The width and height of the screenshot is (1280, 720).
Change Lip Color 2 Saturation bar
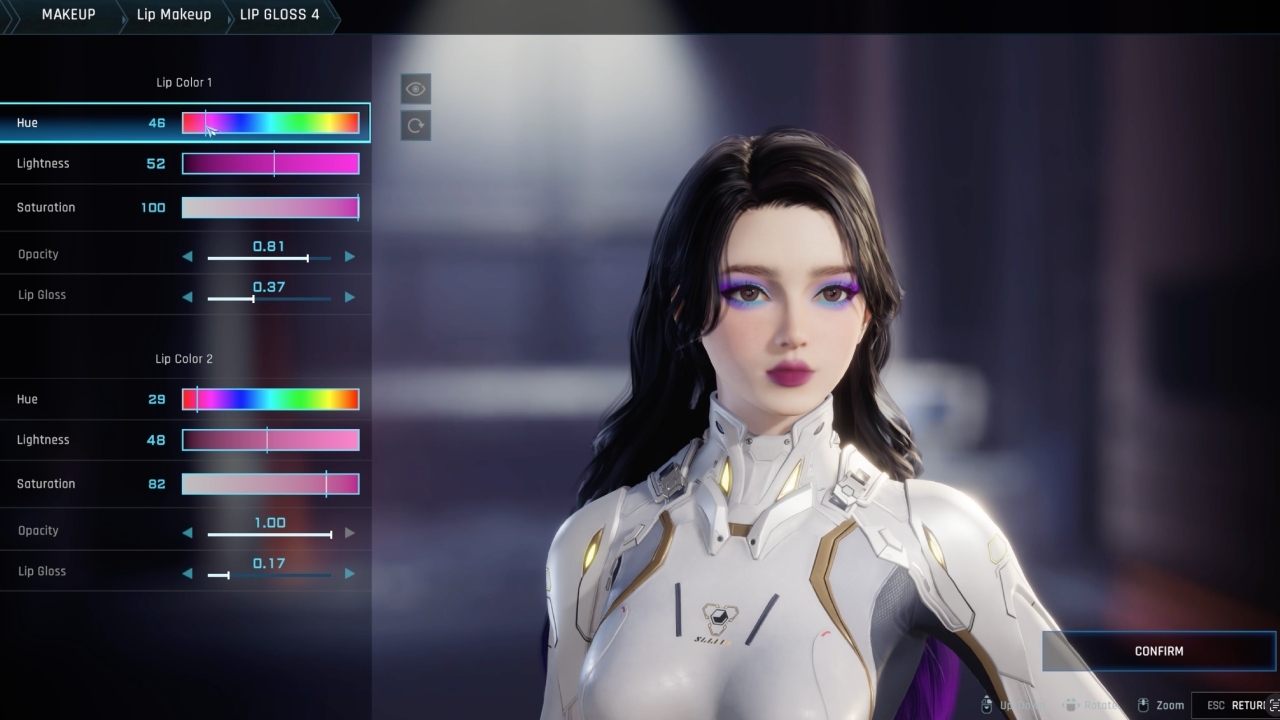(270, 484)
